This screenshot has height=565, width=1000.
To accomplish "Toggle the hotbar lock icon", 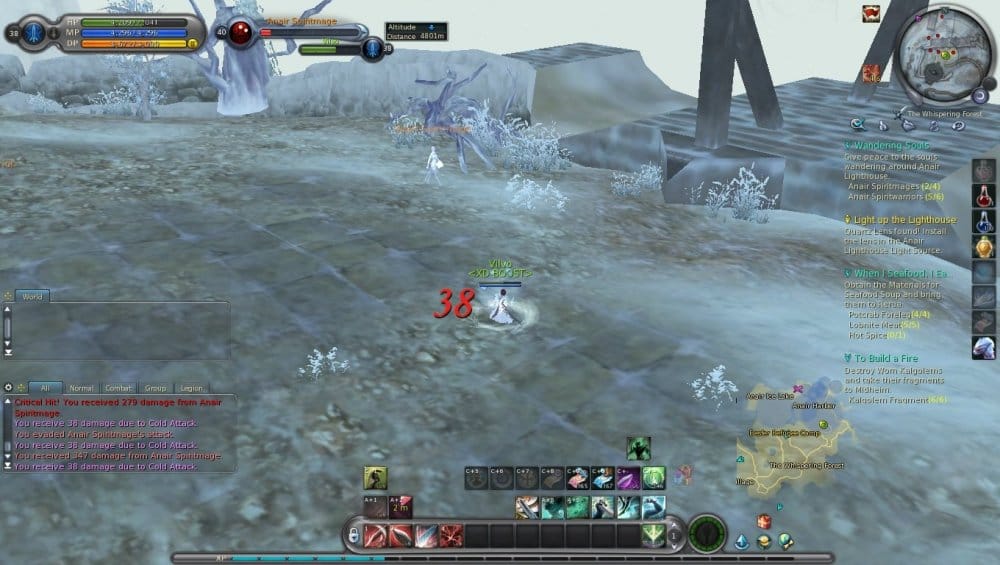I will 352,536.
